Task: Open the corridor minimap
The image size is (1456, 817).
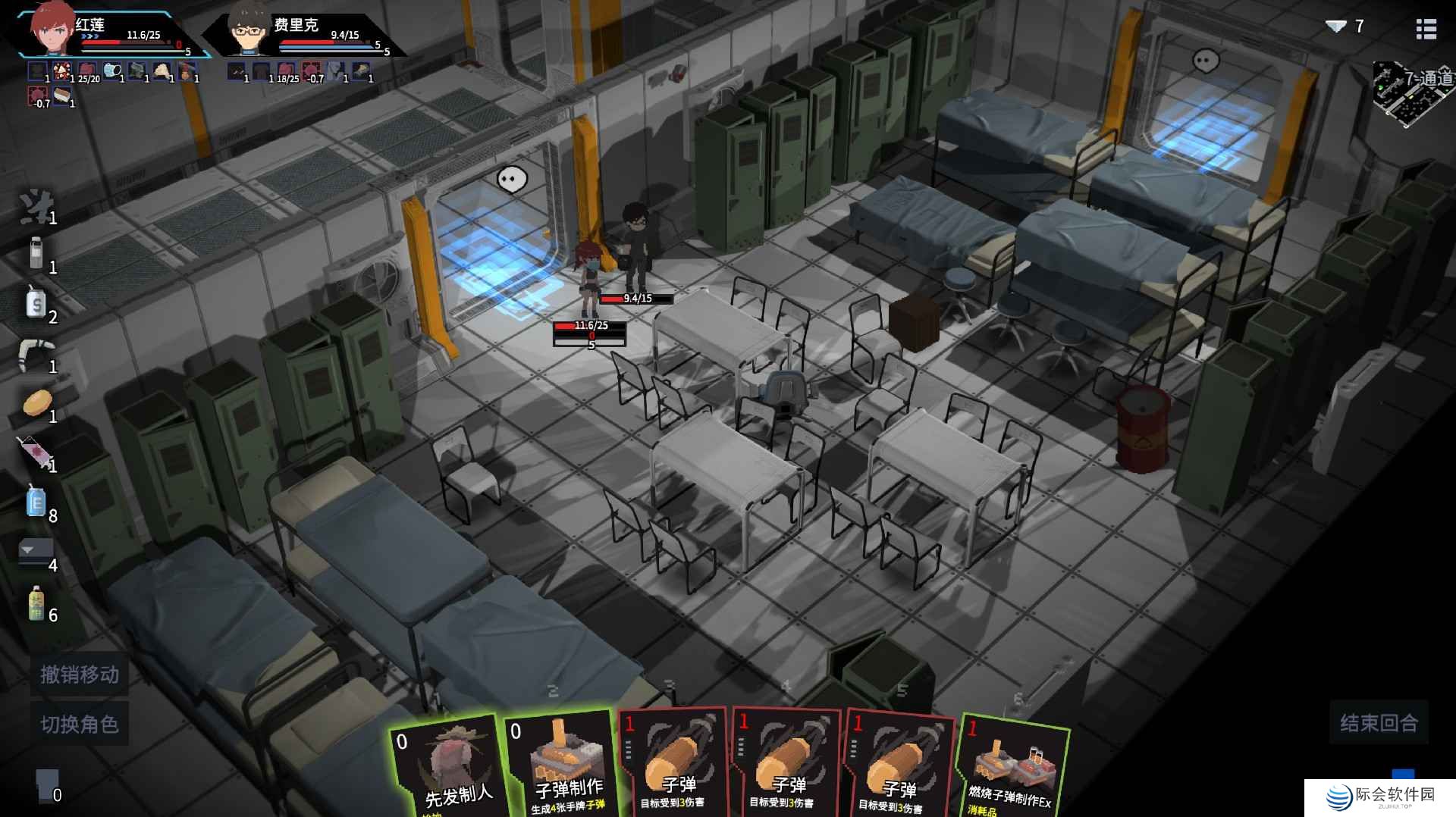Action: coord(1412,92)
